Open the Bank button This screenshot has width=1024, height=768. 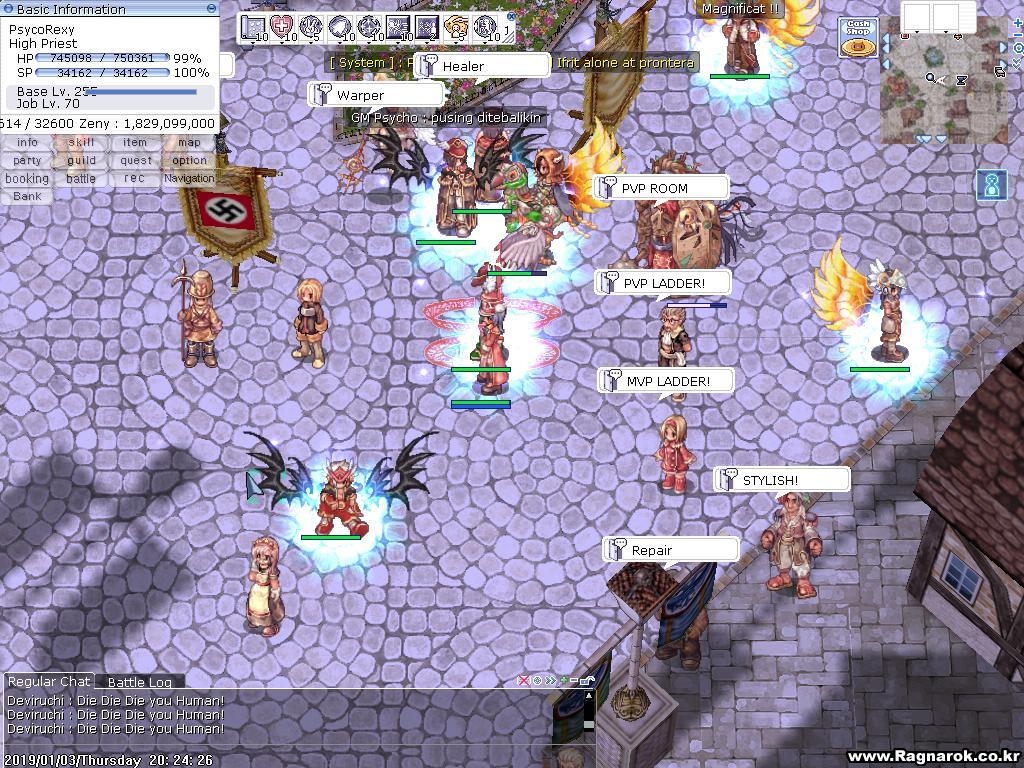click(x=27, y=196)
